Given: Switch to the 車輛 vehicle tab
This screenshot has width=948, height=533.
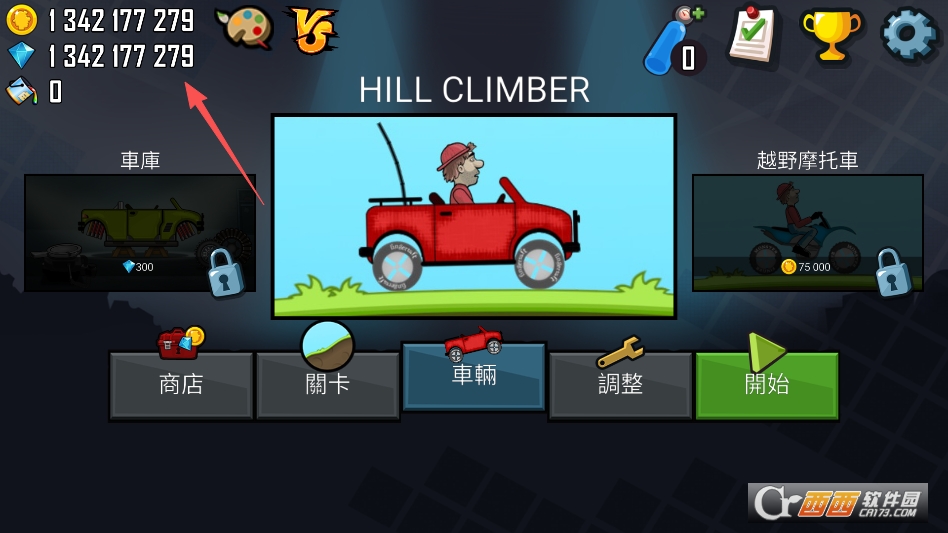Looking at the screenshot, I should 474,376.
